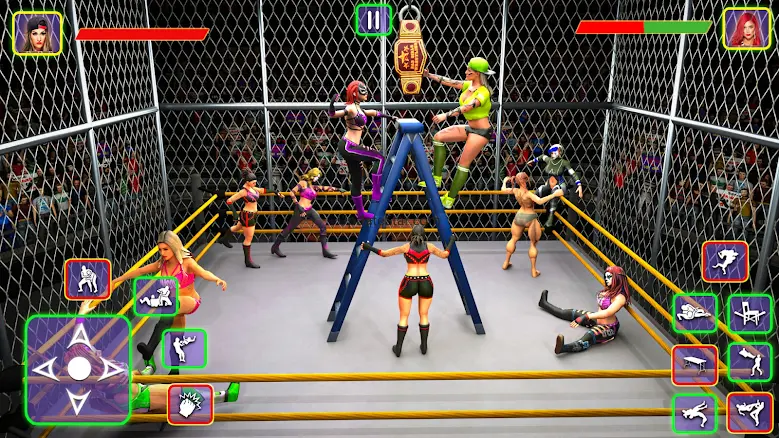Perform the running strike move icon
779x438 pixels.
point(694,413)
